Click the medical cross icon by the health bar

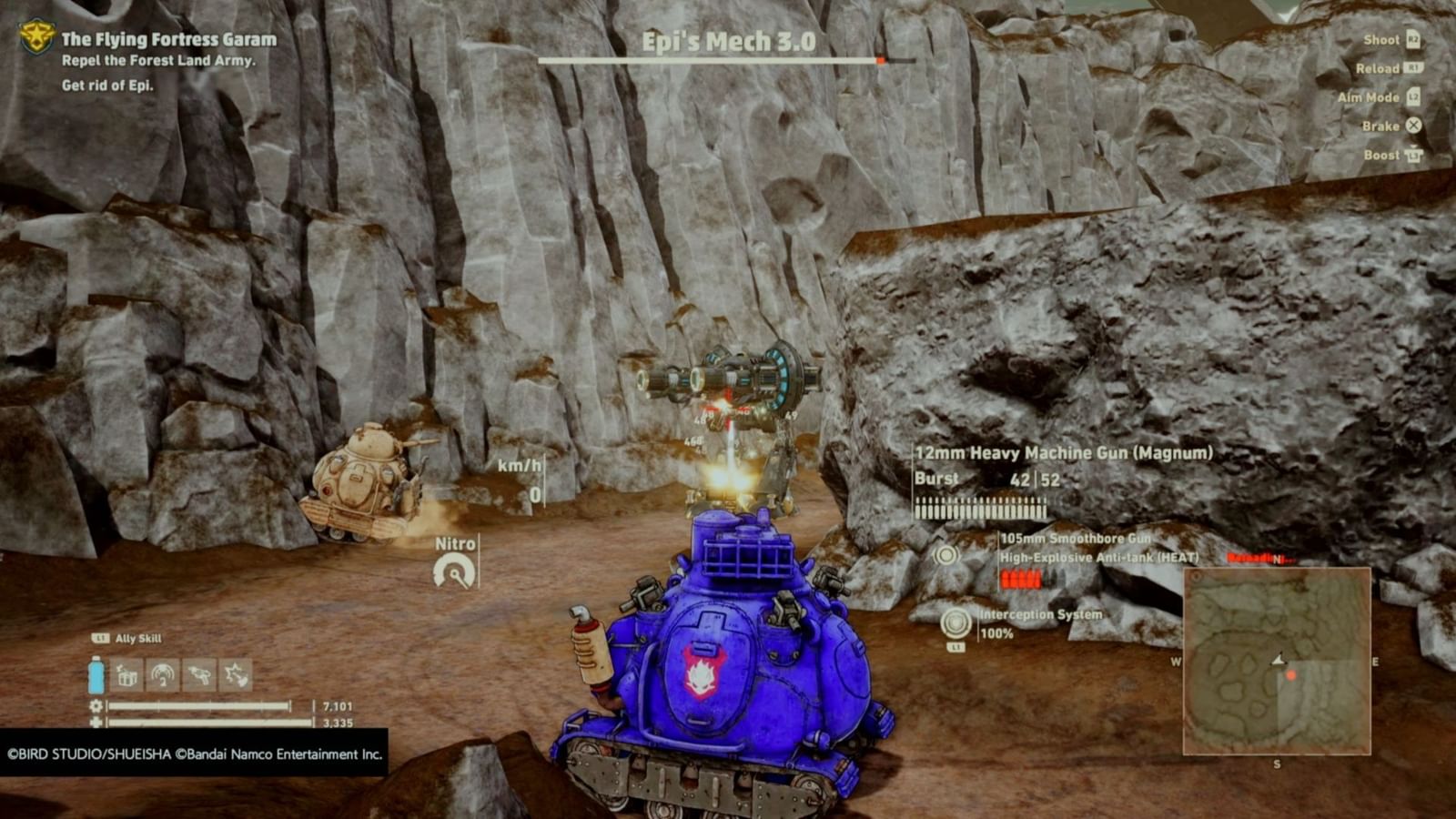click(x=96, y=723)
